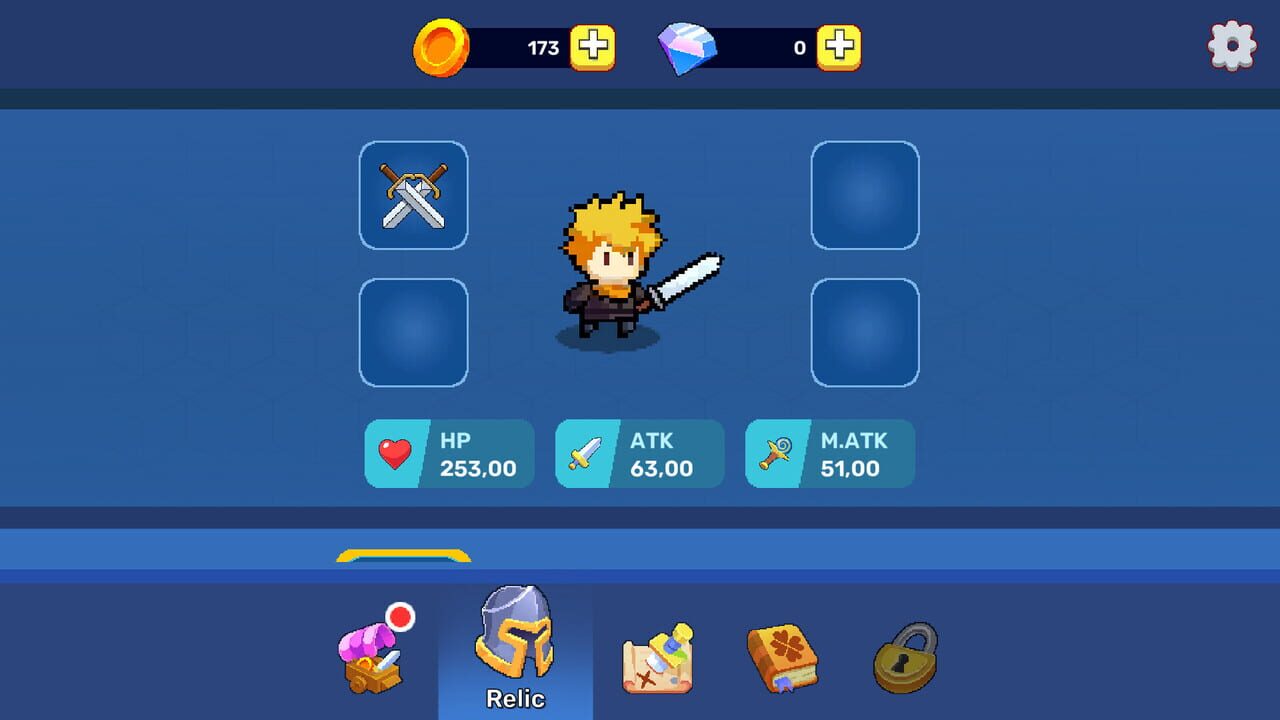Select the empty slot below the swords
Viewport: 1280px width, 720px height.
[413, 330]
